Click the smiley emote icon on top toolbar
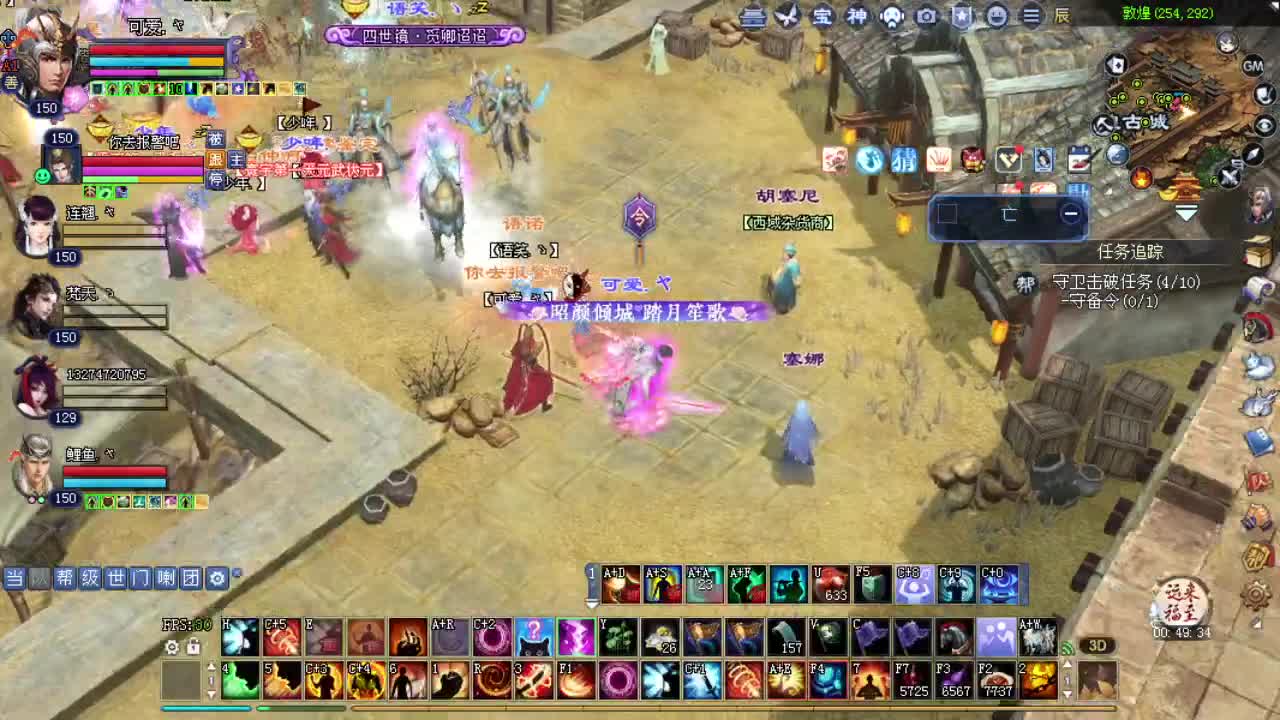The height and width of the screenshot is (720, 1280). 996,17
